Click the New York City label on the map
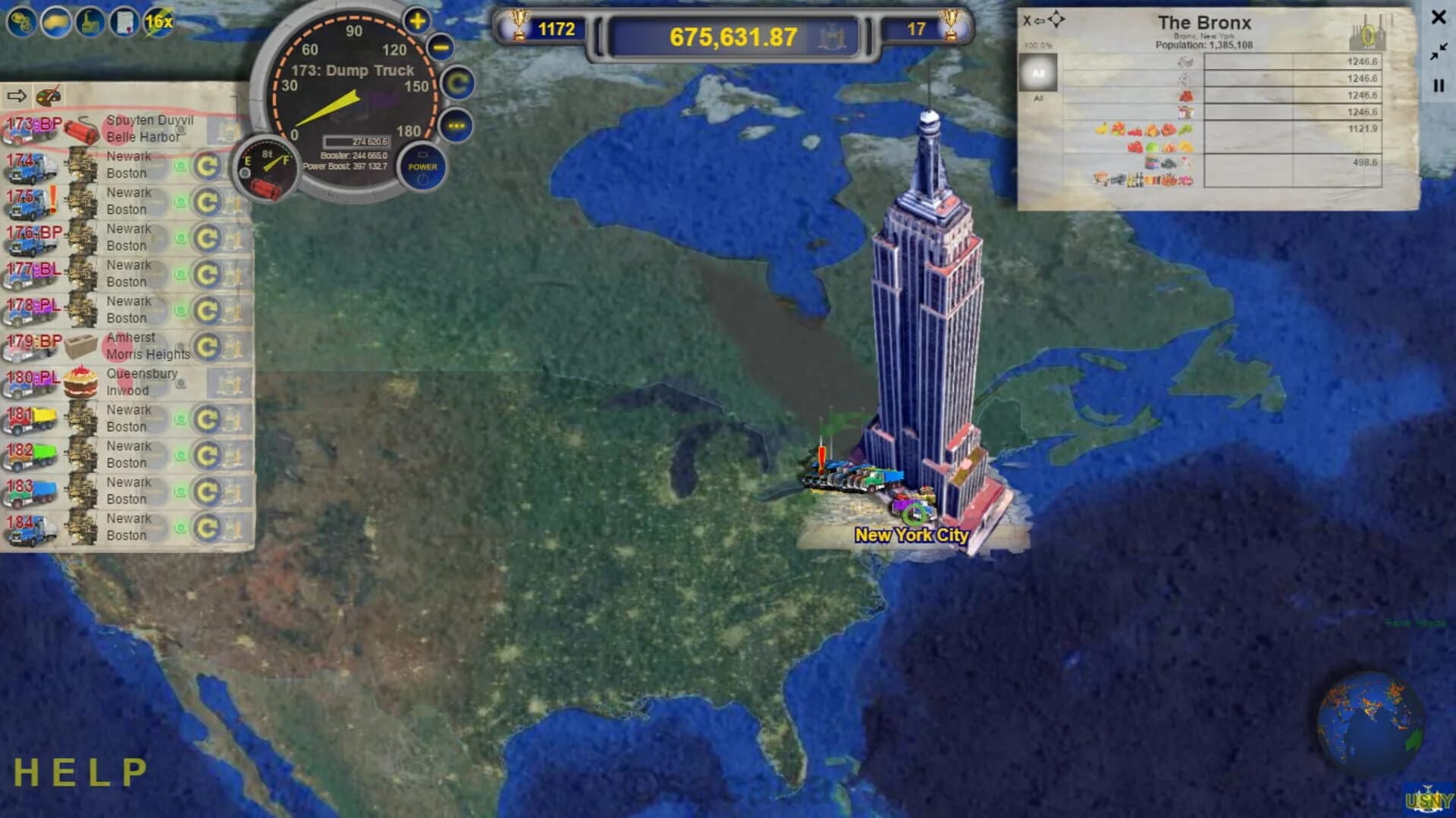This screenshot has width=1456, height=818. [x=910, y=535]
